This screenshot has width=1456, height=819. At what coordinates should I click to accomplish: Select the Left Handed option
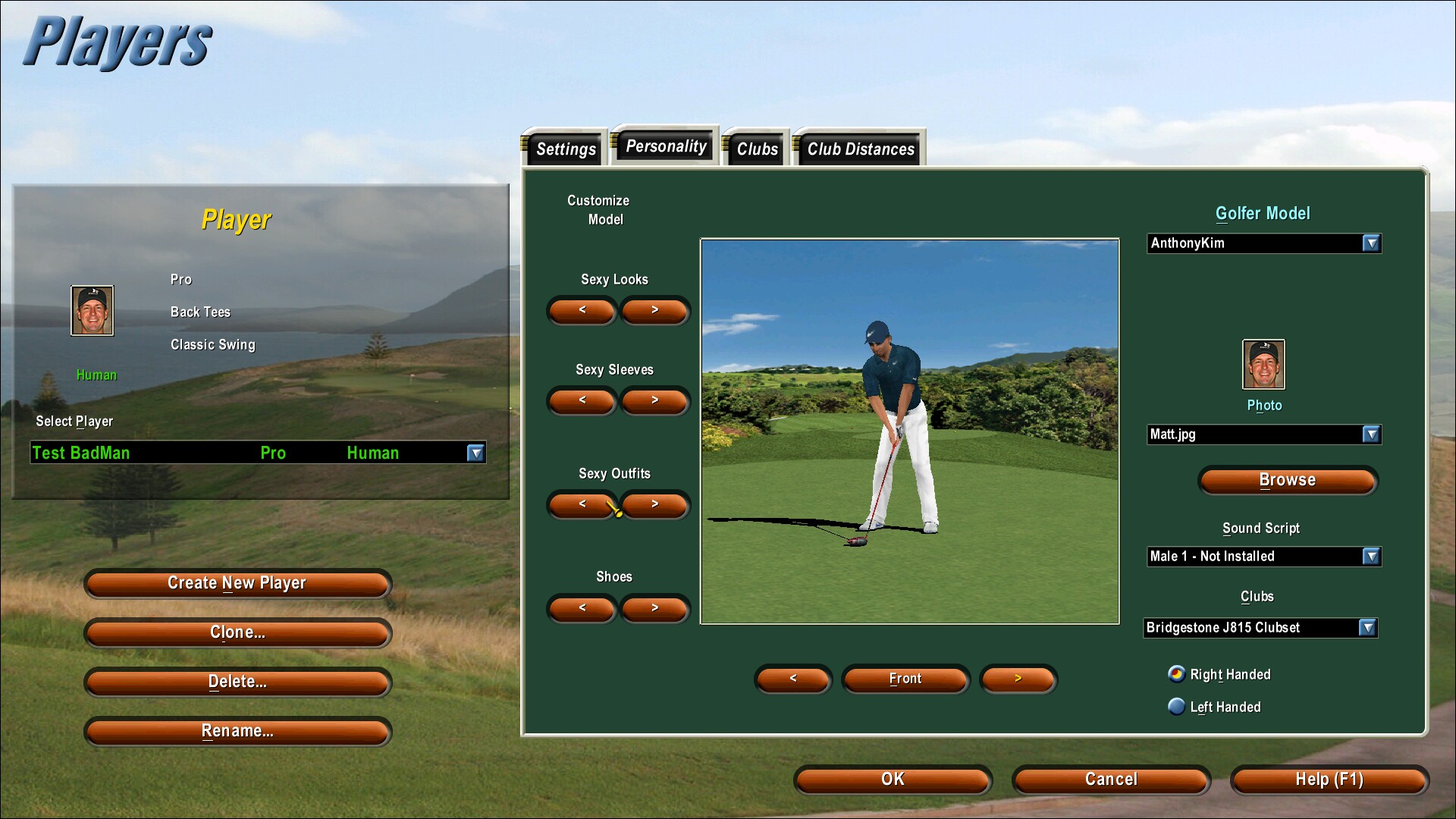[1177, 707]
